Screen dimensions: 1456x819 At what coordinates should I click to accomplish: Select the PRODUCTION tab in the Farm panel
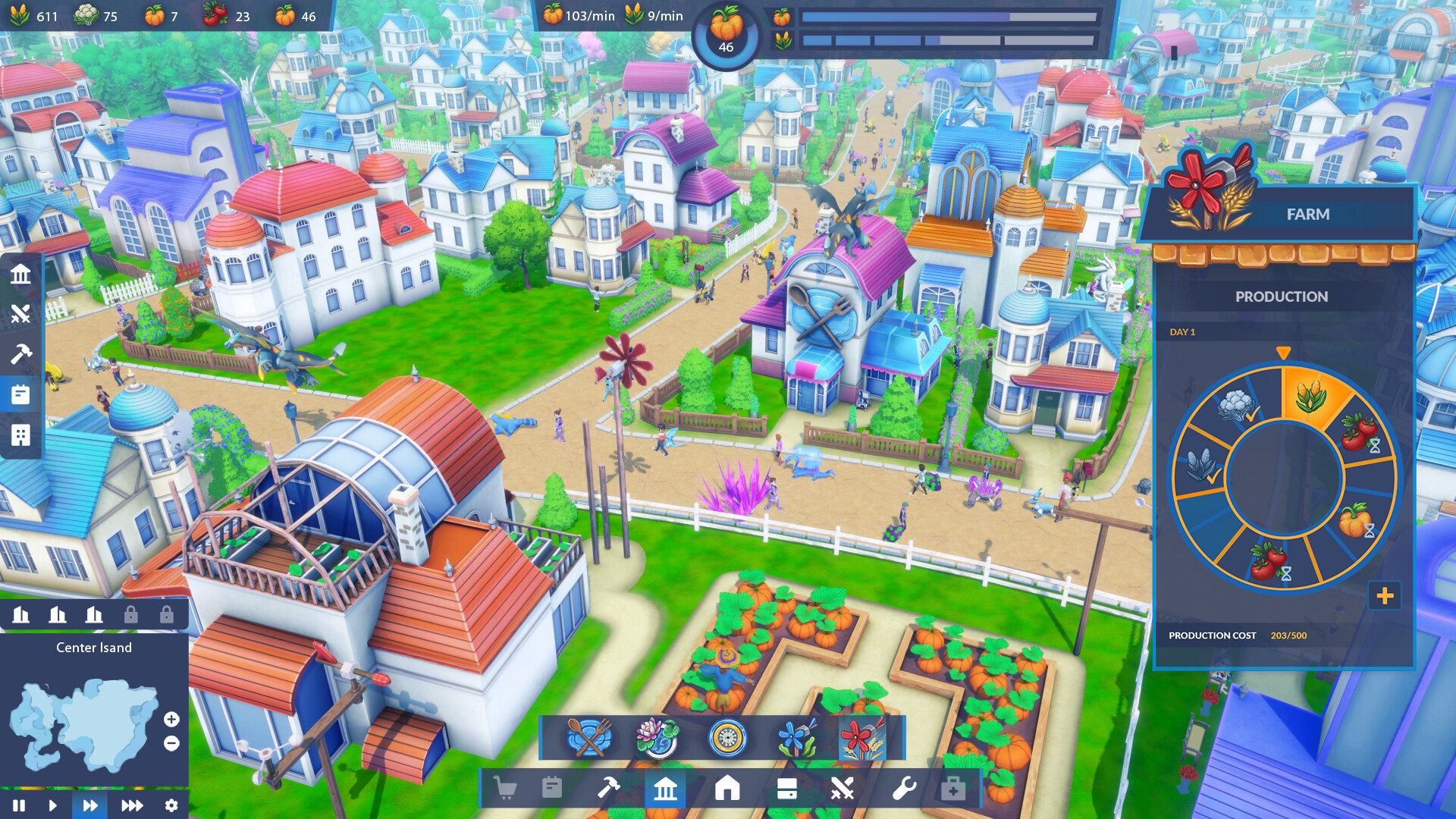1282,297
